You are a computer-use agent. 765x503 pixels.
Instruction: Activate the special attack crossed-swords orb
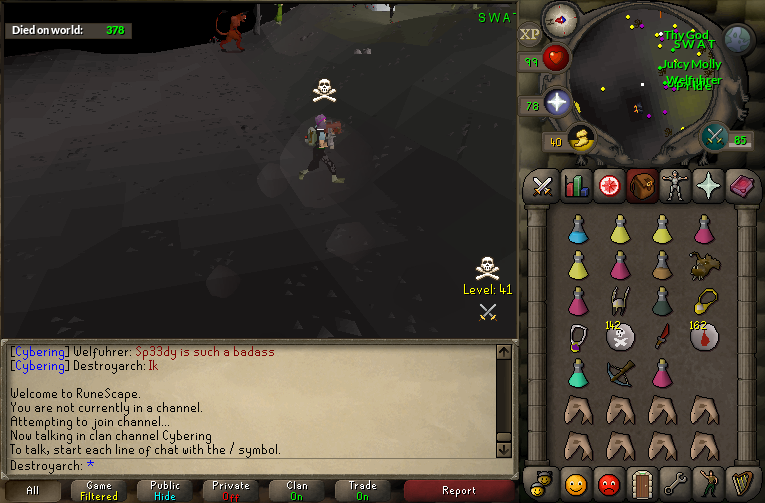pos(714,136)
